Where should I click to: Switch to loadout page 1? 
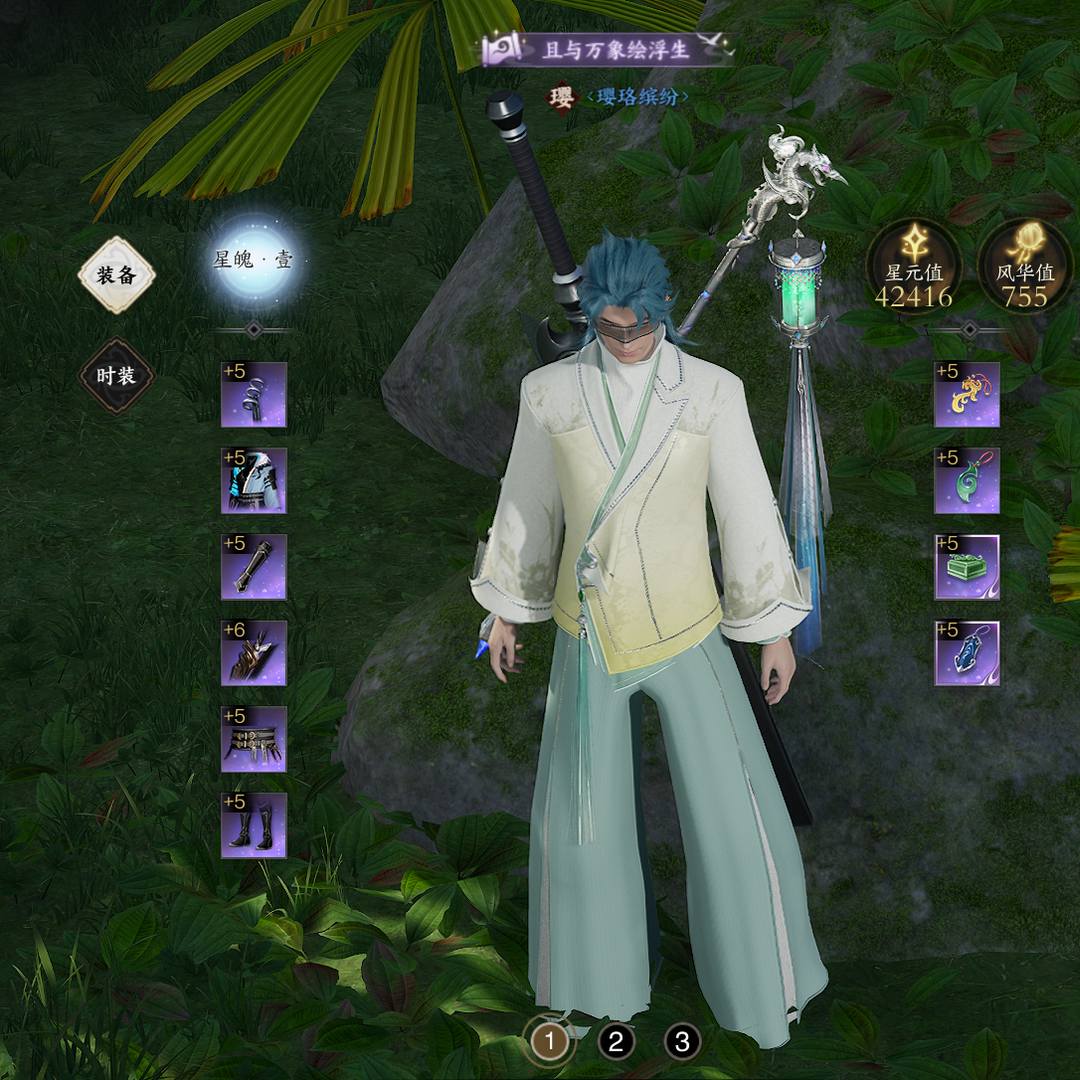click(549, 1042)
